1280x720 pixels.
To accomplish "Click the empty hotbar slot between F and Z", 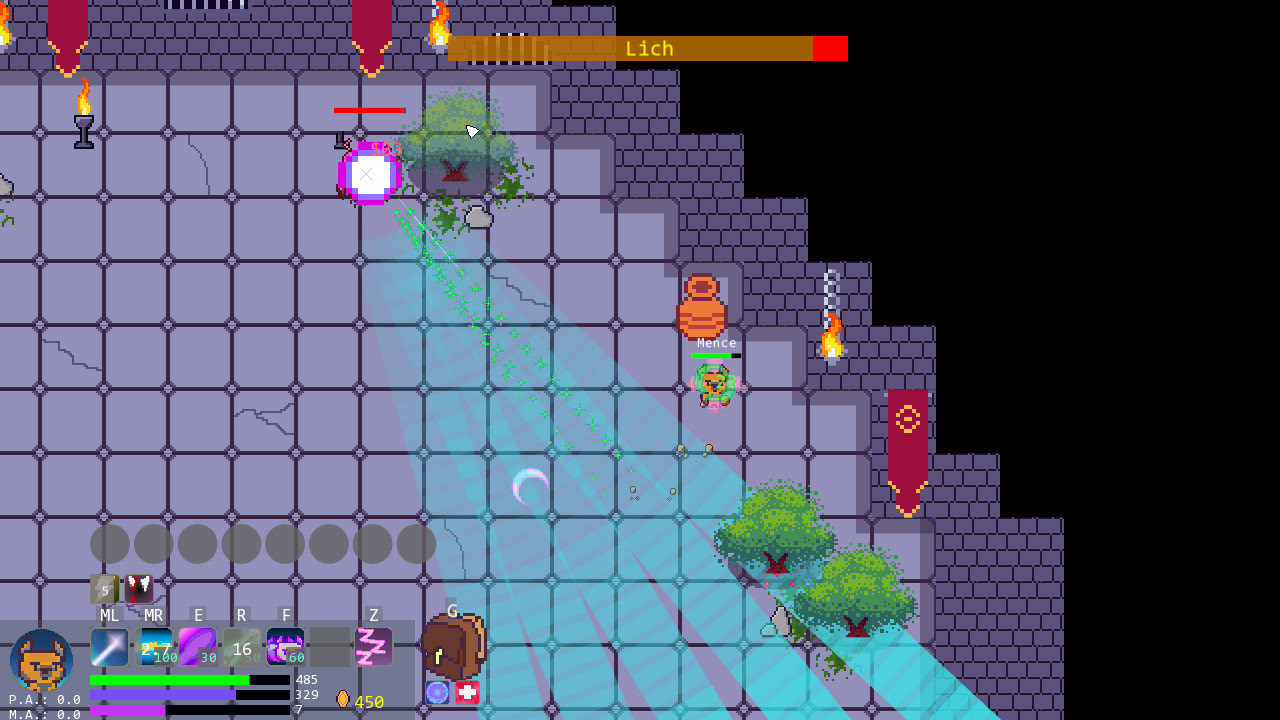I will click(328, 647).
